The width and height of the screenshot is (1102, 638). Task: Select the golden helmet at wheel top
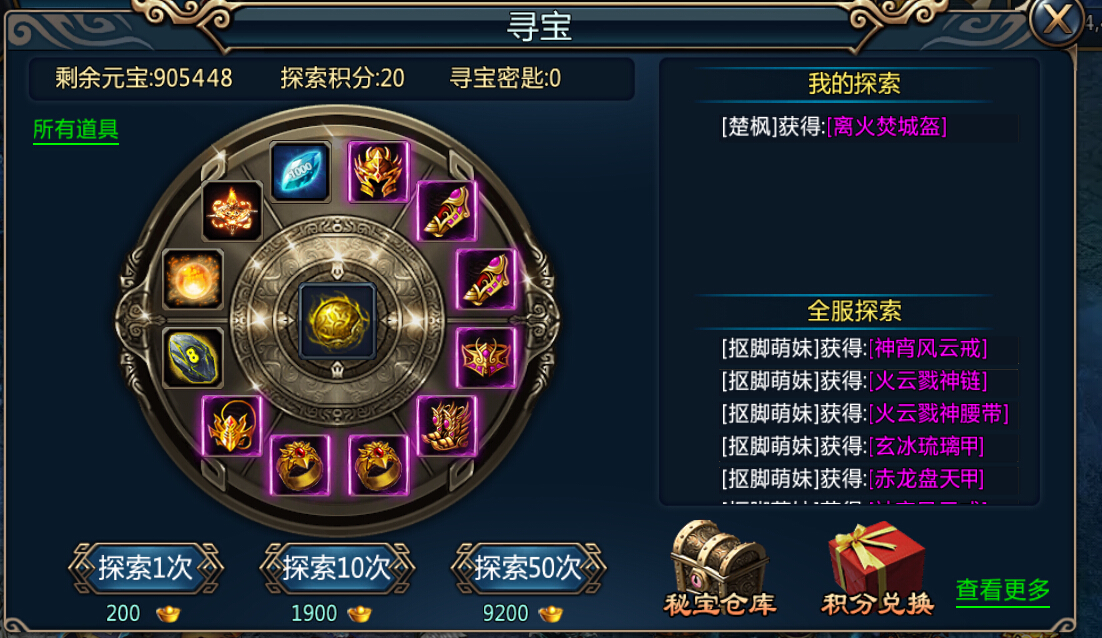click(378, 171)
